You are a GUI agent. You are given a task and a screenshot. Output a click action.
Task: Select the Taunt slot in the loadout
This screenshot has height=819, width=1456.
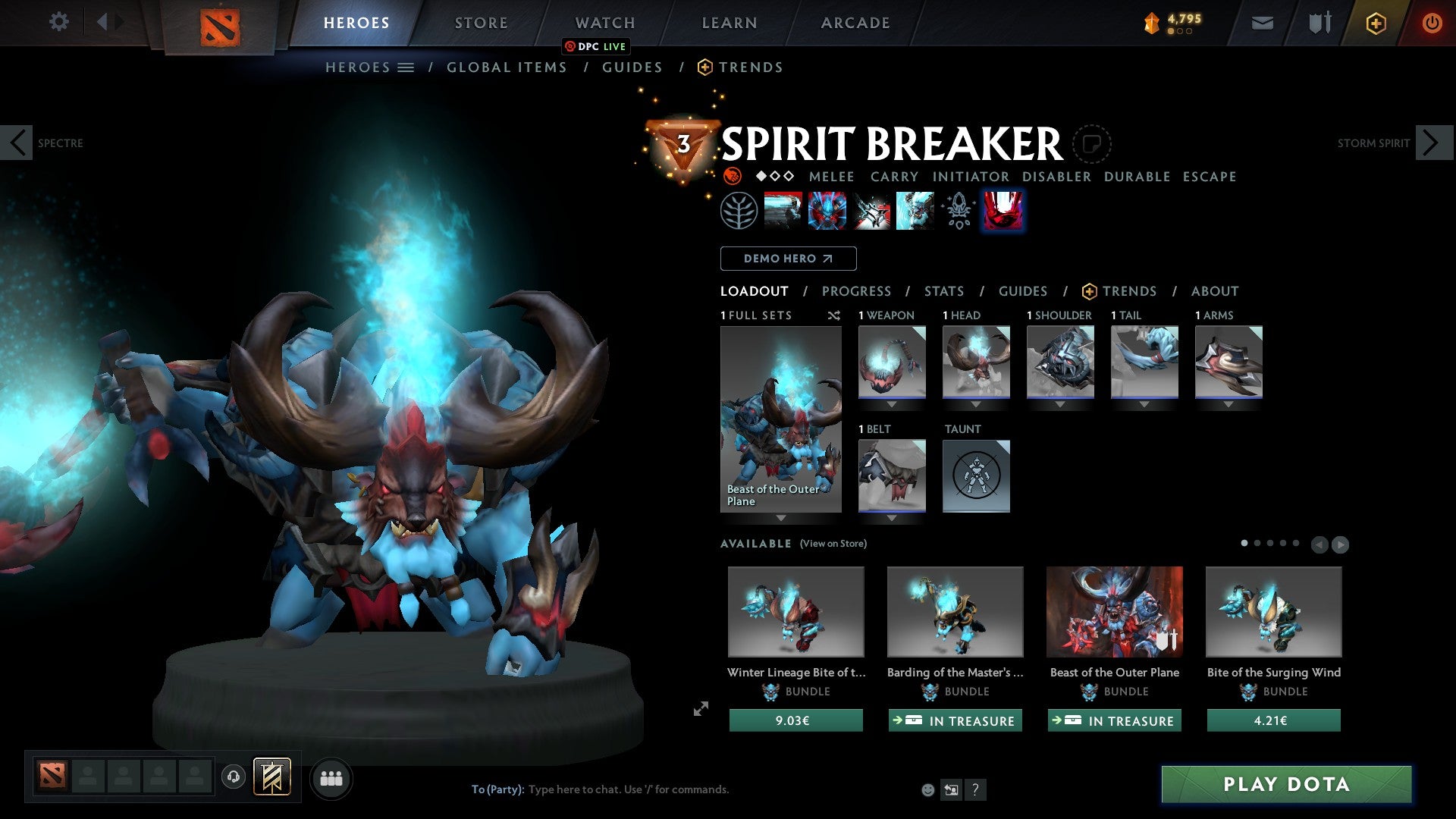pos(977,475)
